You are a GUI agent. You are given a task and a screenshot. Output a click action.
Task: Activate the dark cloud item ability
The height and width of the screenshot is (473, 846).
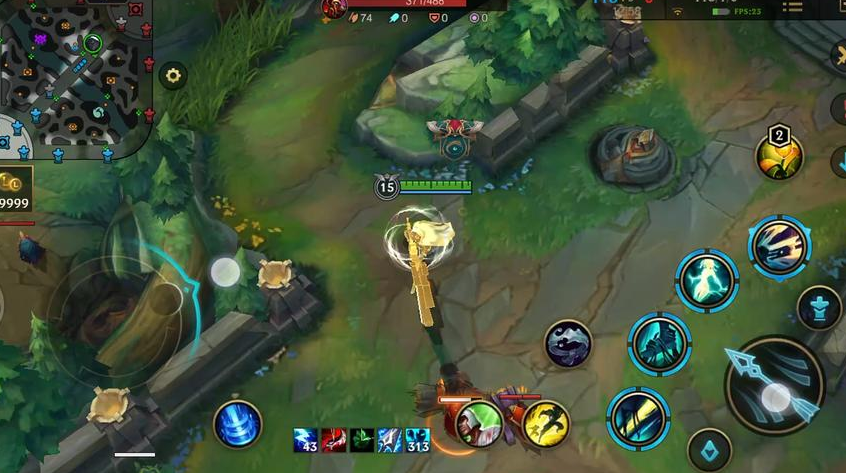tap(568, 344)
